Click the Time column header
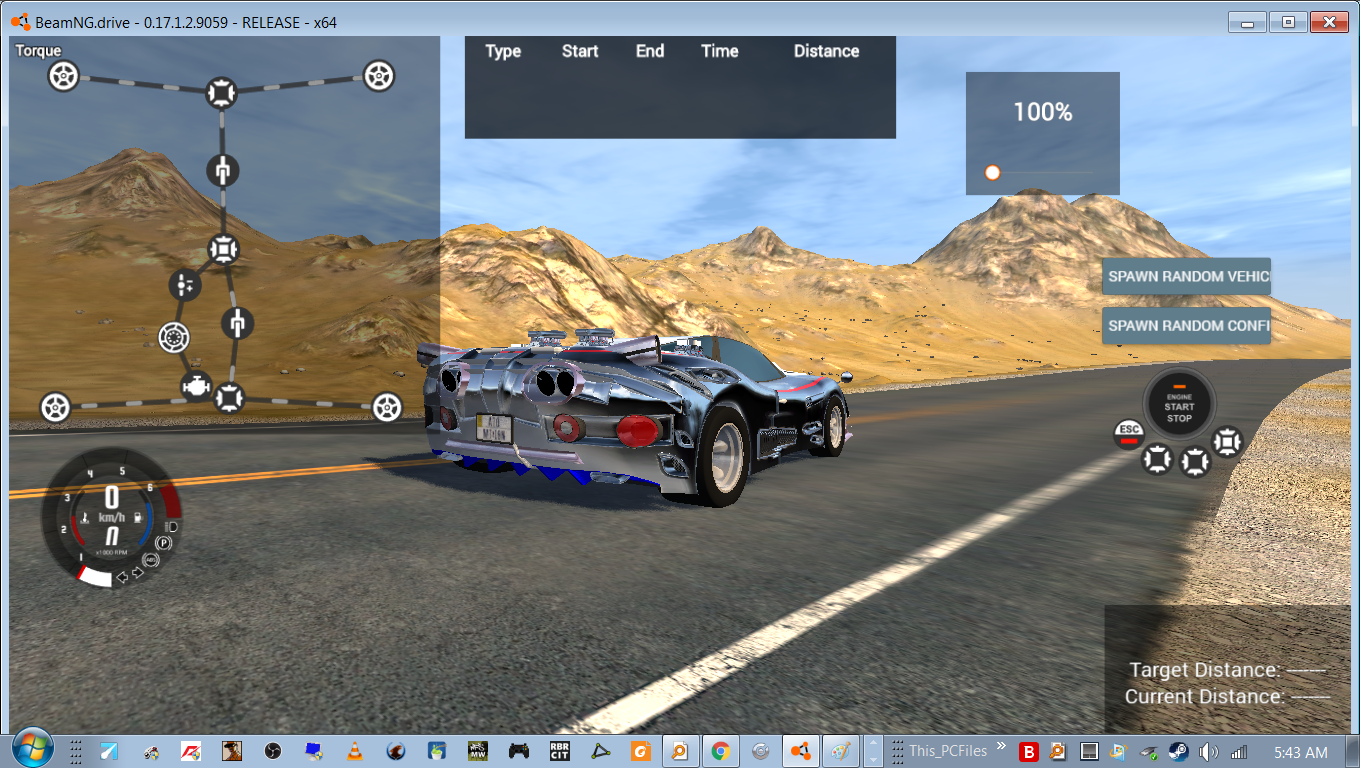 [x=720, y=51]
